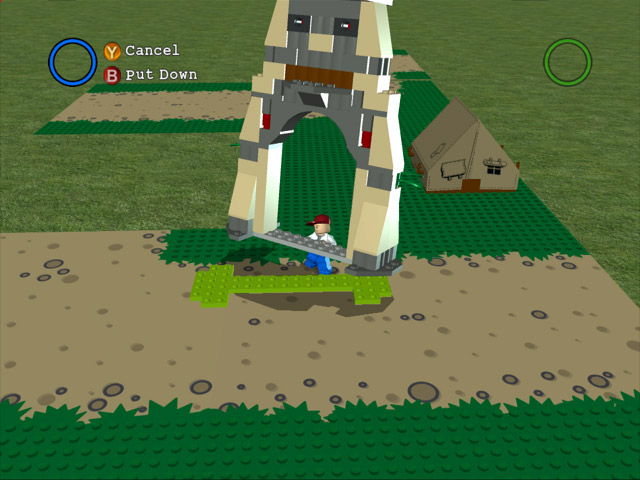Select the blue player one ring

click(x=72, y=62)
